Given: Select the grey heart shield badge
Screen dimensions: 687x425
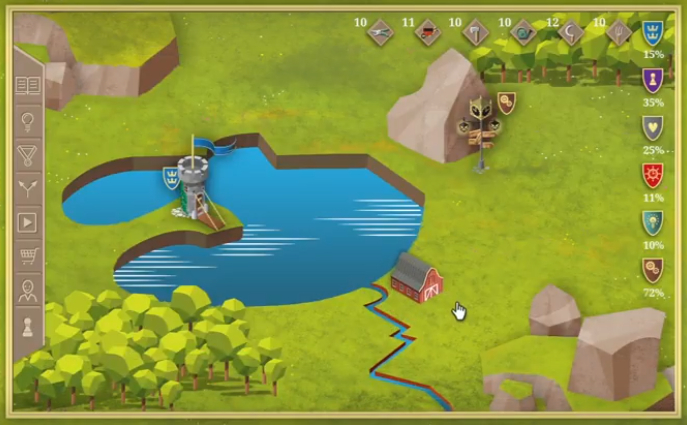Looking at the screenshot, I should click(x=653, y=127).
